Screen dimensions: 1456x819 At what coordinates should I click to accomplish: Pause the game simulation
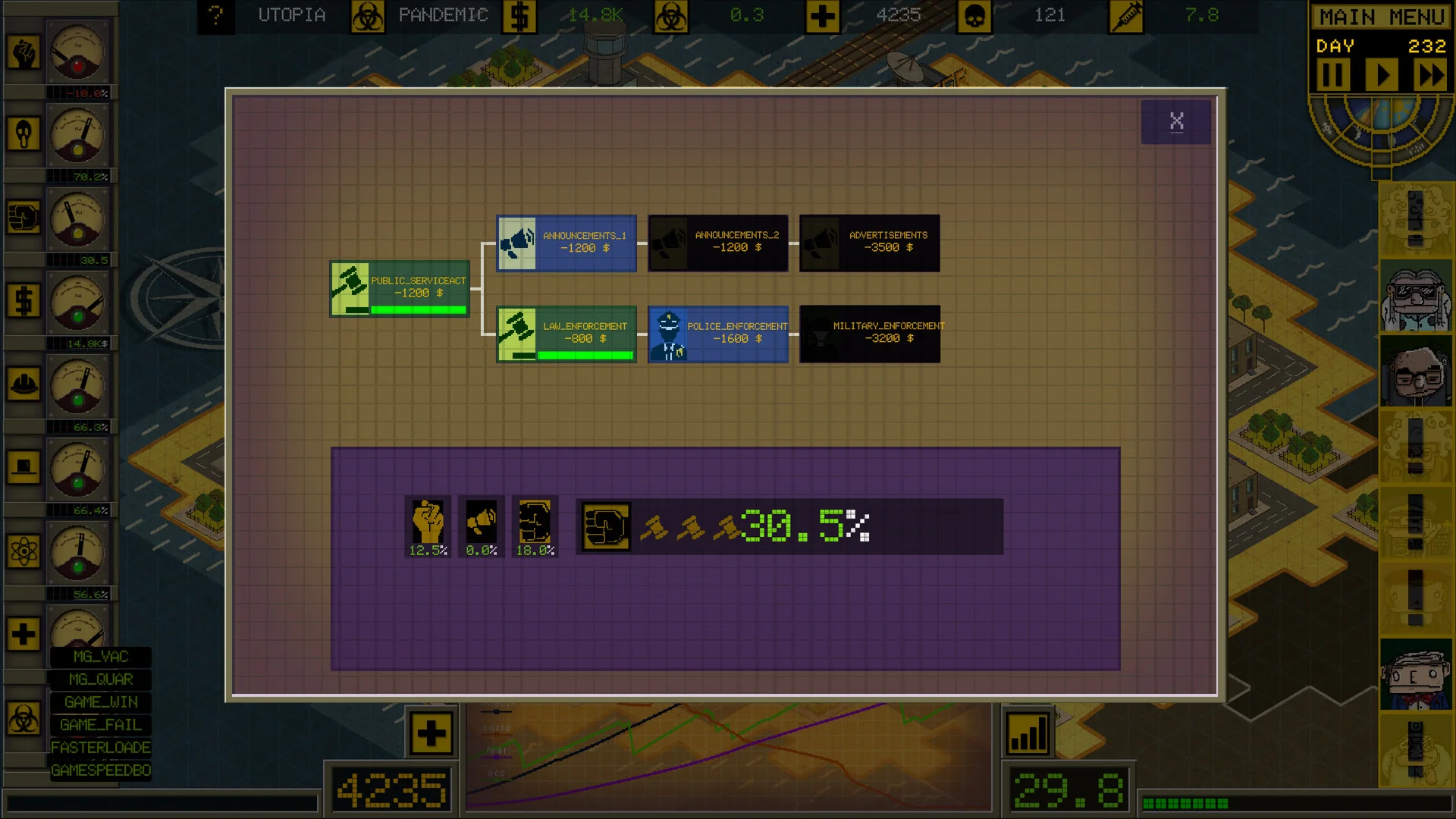click(1332, 75)
